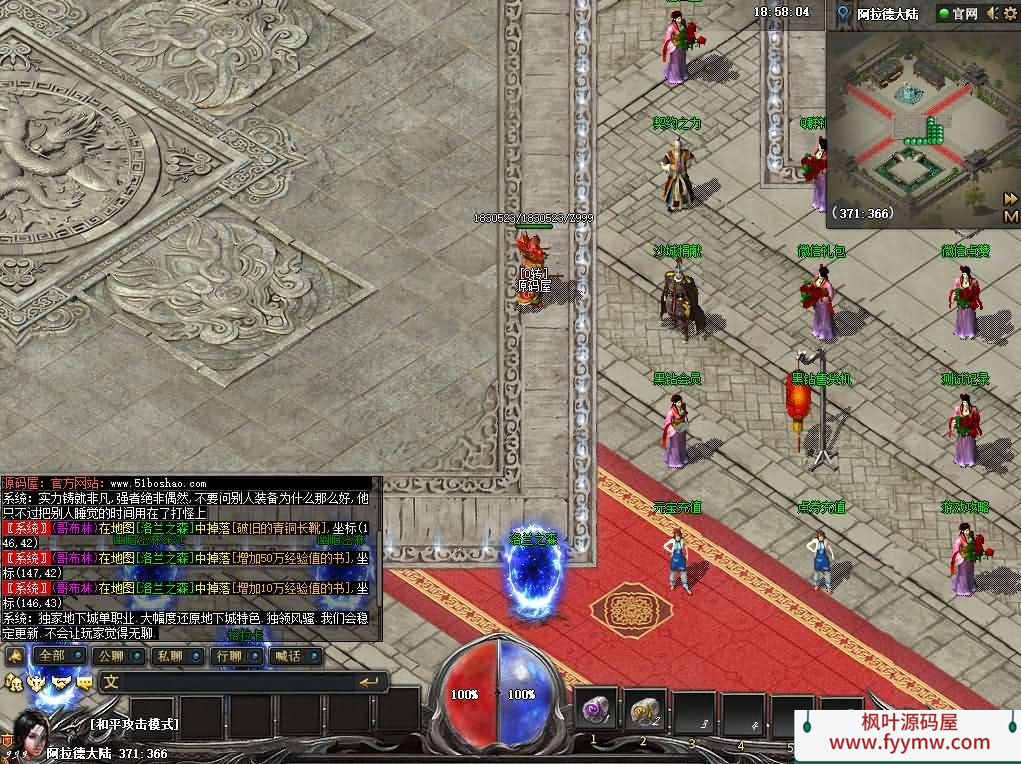Toggle the 和平攻击模式 attack mode label
Viewport: 1021px width, 764px height.
click(x=134, y=724)
